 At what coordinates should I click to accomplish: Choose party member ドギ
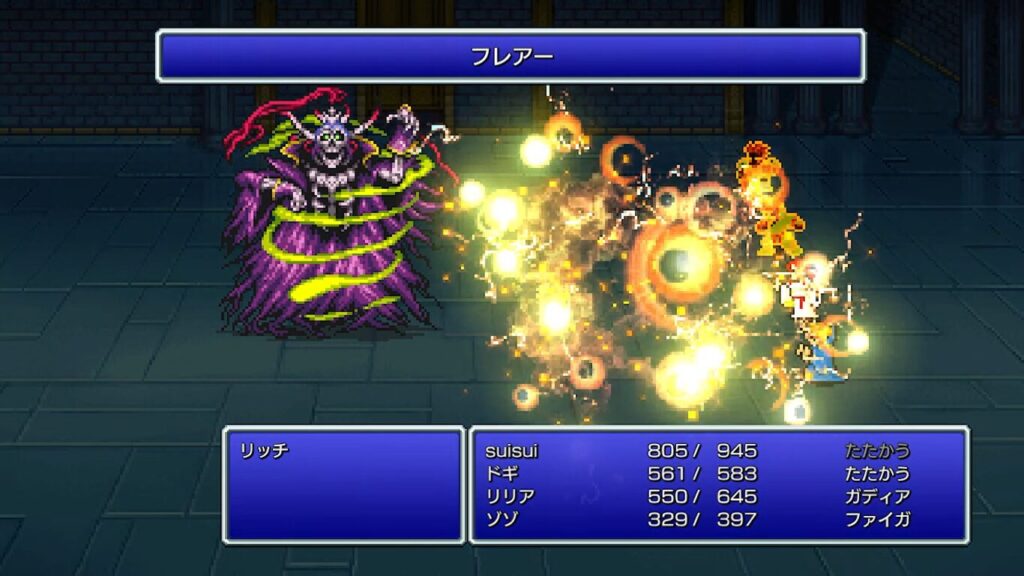[498, 474]
